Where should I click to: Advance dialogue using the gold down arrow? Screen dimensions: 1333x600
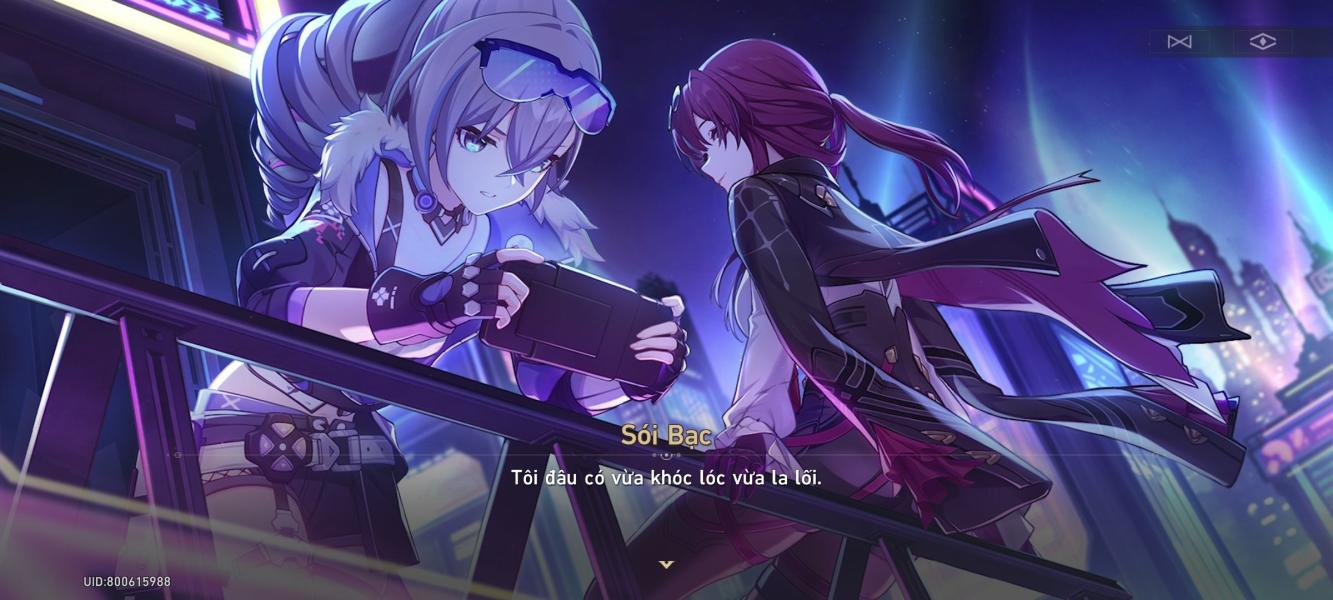pyautogui.click(x=666, y=565)
